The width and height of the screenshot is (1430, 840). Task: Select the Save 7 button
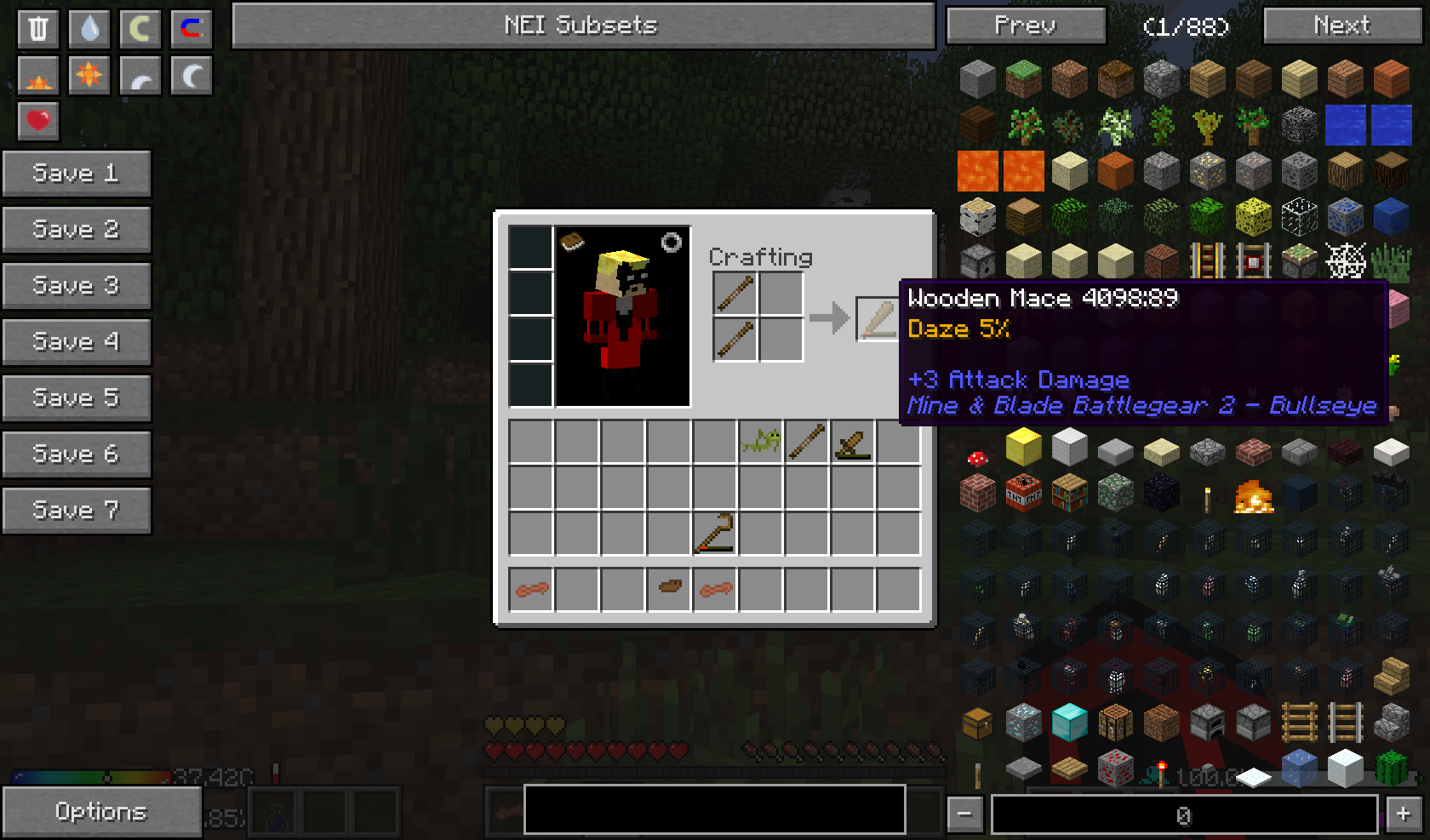pos(76,511)
